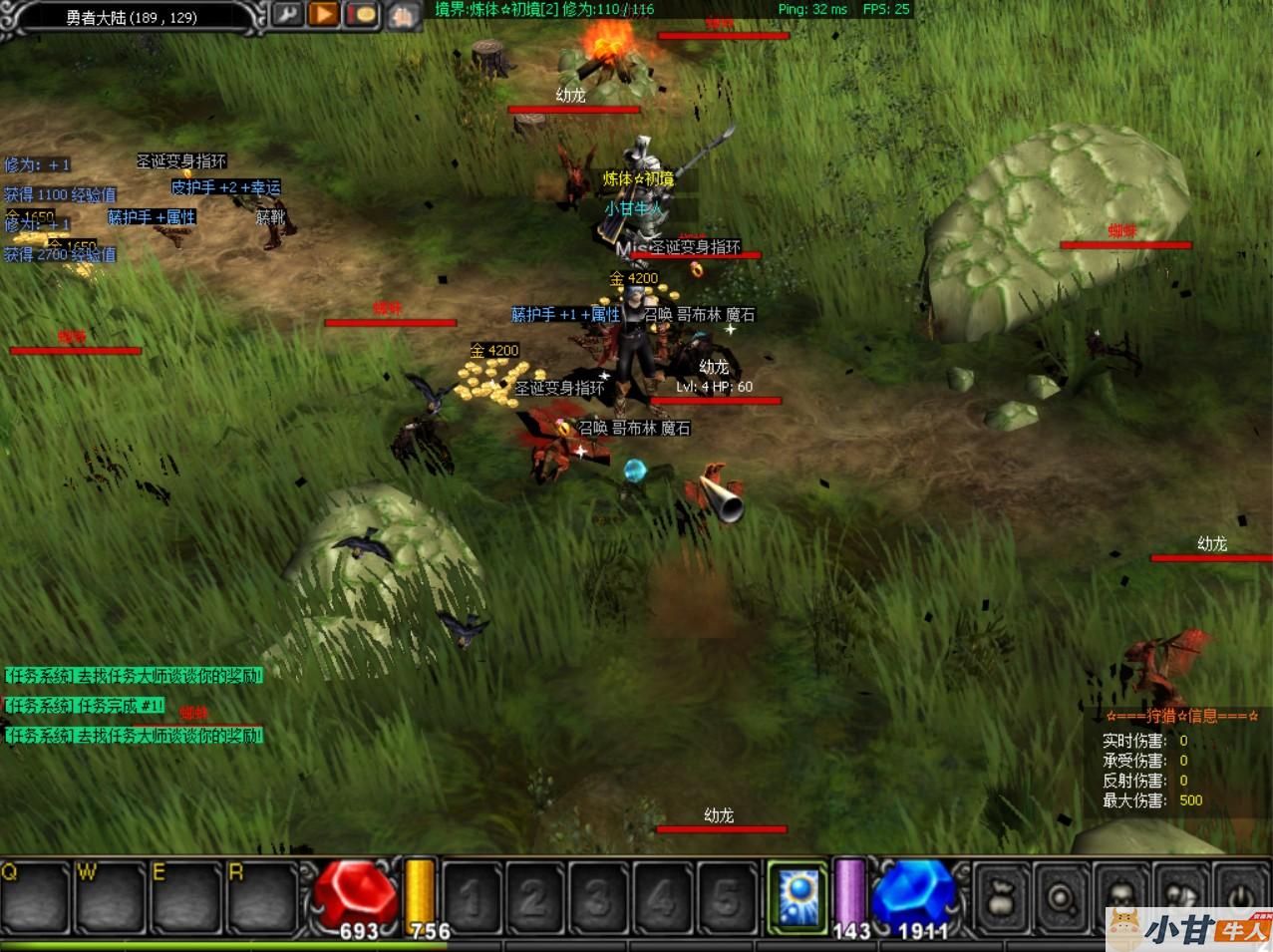Select hotbar slot number 5
This screenshot has height=952, width=1273.
(x=727, y=897)
